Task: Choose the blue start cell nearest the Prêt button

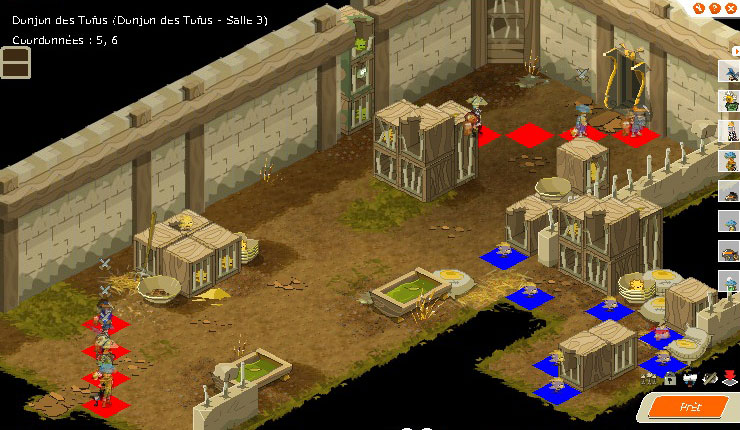Action: coord(662,362)
